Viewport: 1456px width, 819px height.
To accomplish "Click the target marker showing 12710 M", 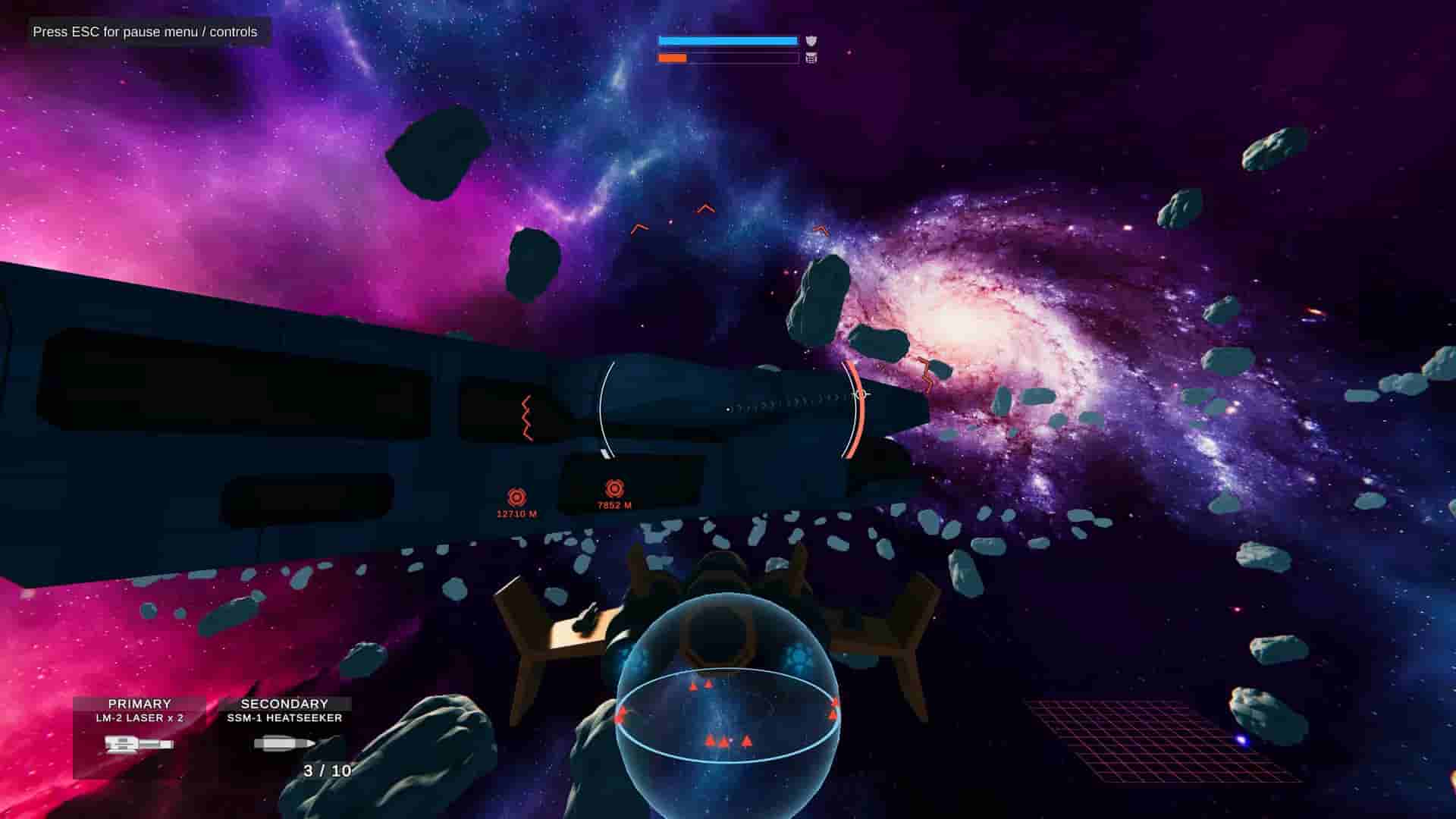I will tap(517, 498).
